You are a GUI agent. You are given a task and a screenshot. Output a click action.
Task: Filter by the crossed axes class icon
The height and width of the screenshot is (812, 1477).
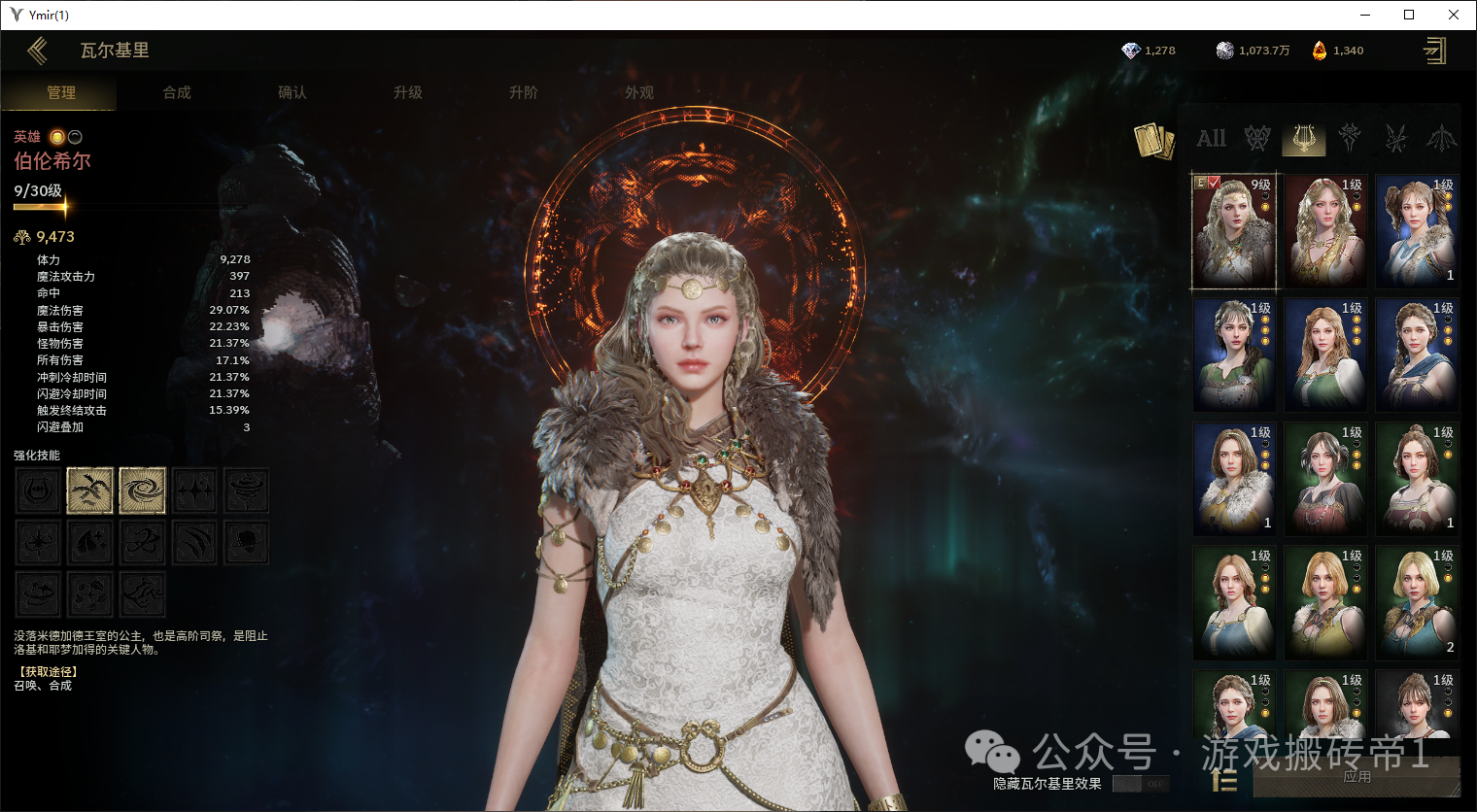pos(1257,139)
